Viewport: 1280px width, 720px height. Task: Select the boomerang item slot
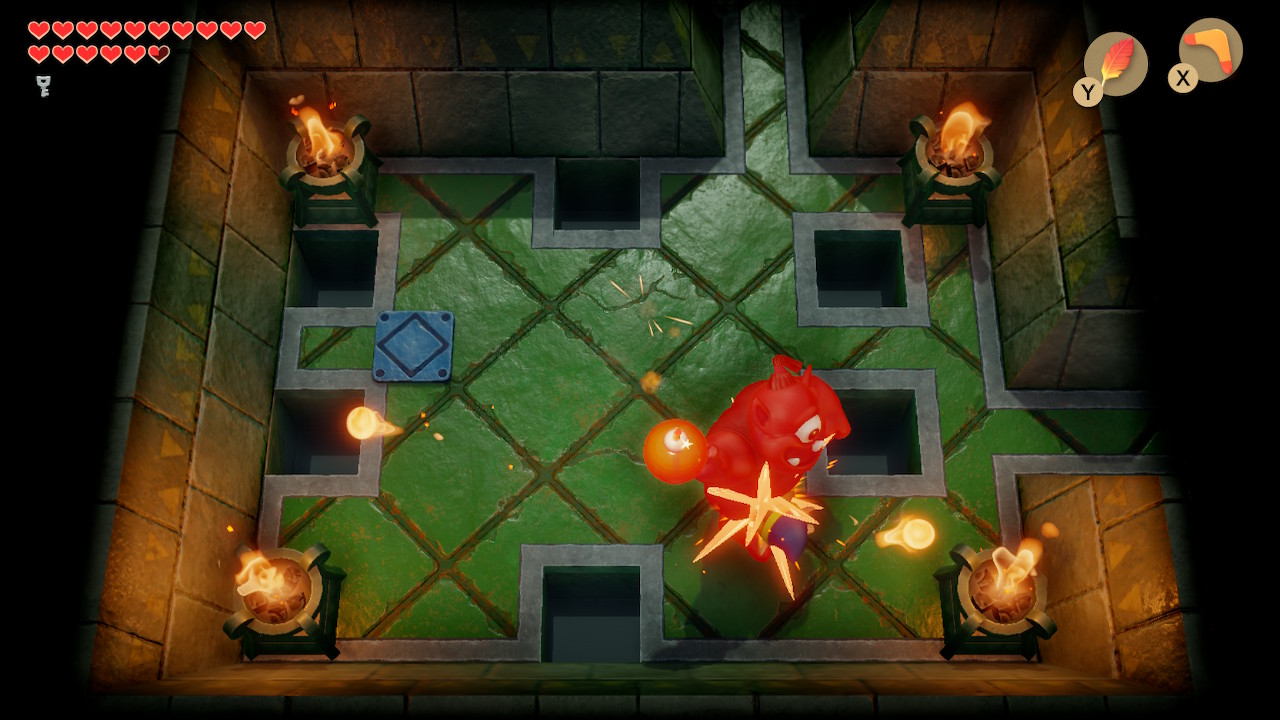1210,50
